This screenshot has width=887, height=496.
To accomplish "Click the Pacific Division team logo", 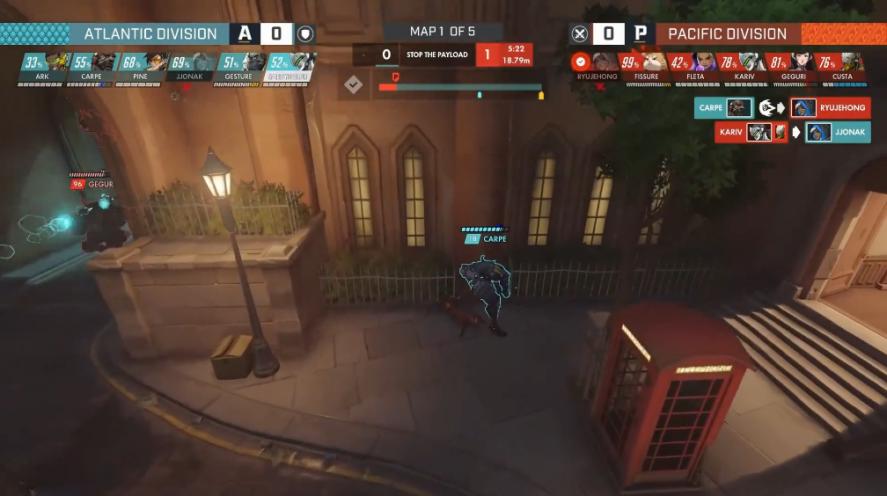I will coord(642,33).
